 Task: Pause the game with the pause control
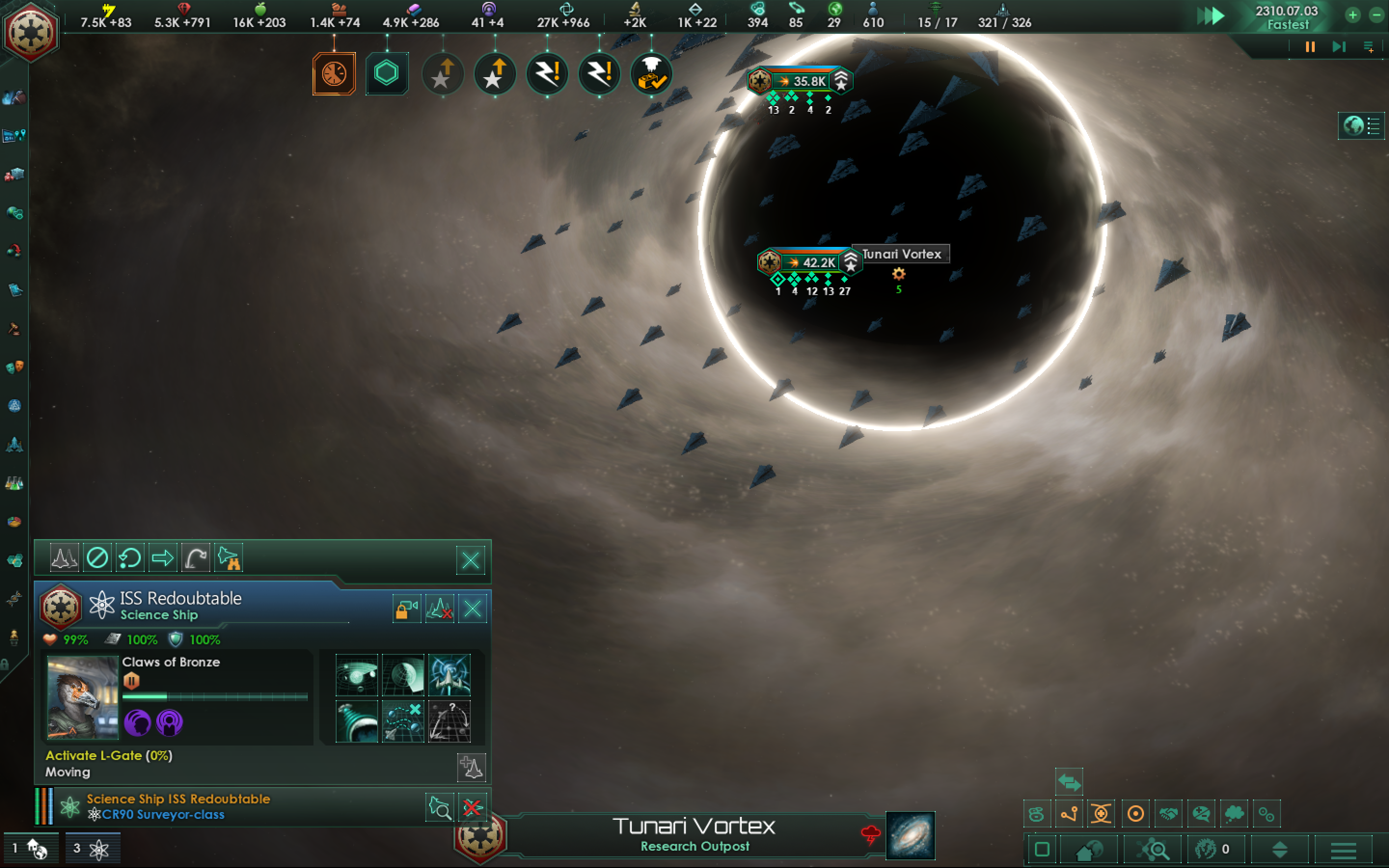(1310, 46)
